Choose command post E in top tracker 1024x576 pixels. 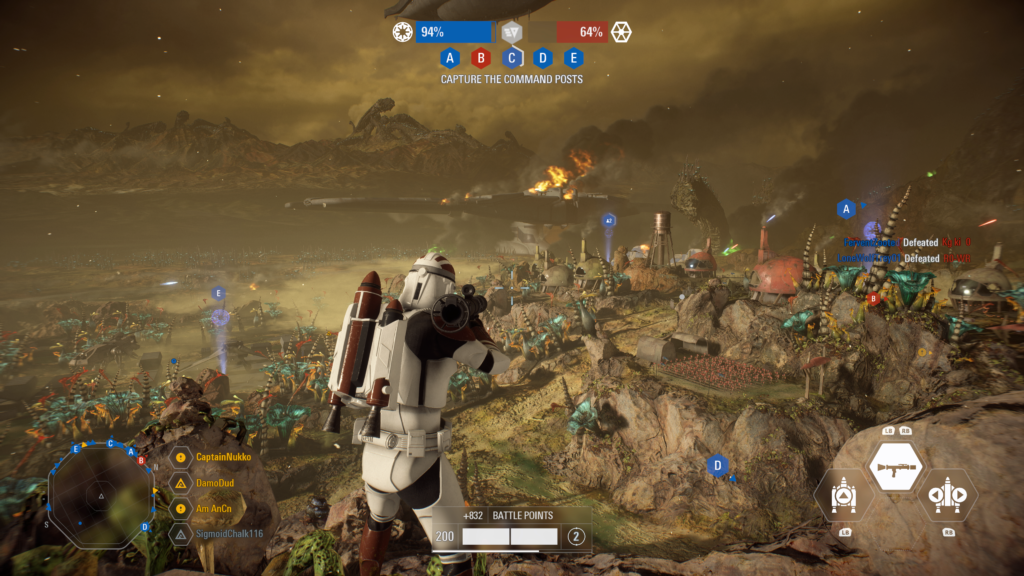[573, 58]
